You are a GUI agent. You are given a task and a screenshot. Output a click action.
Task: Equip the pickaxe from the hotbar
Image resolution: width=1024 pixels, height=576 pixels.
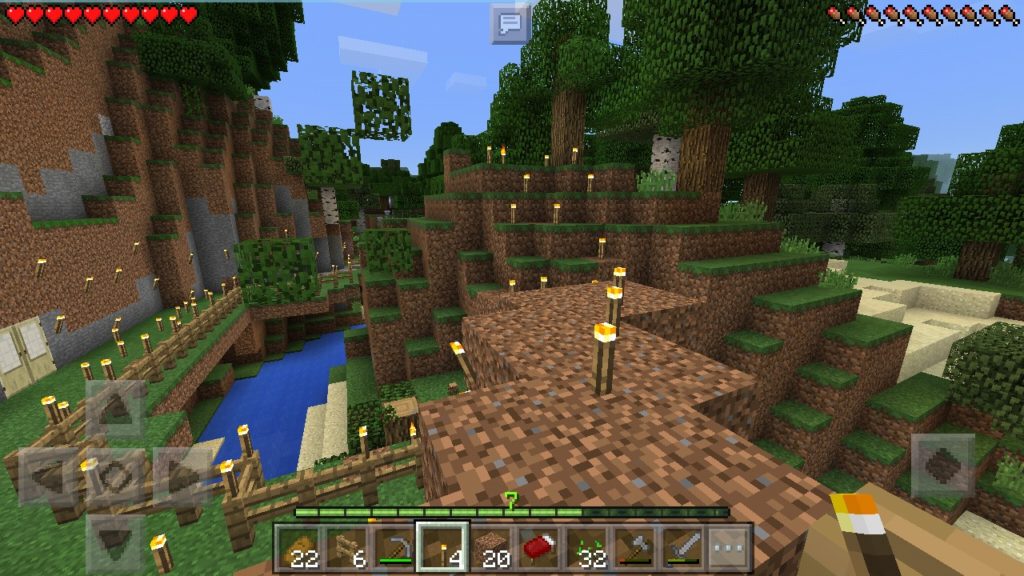coord(394,547)
